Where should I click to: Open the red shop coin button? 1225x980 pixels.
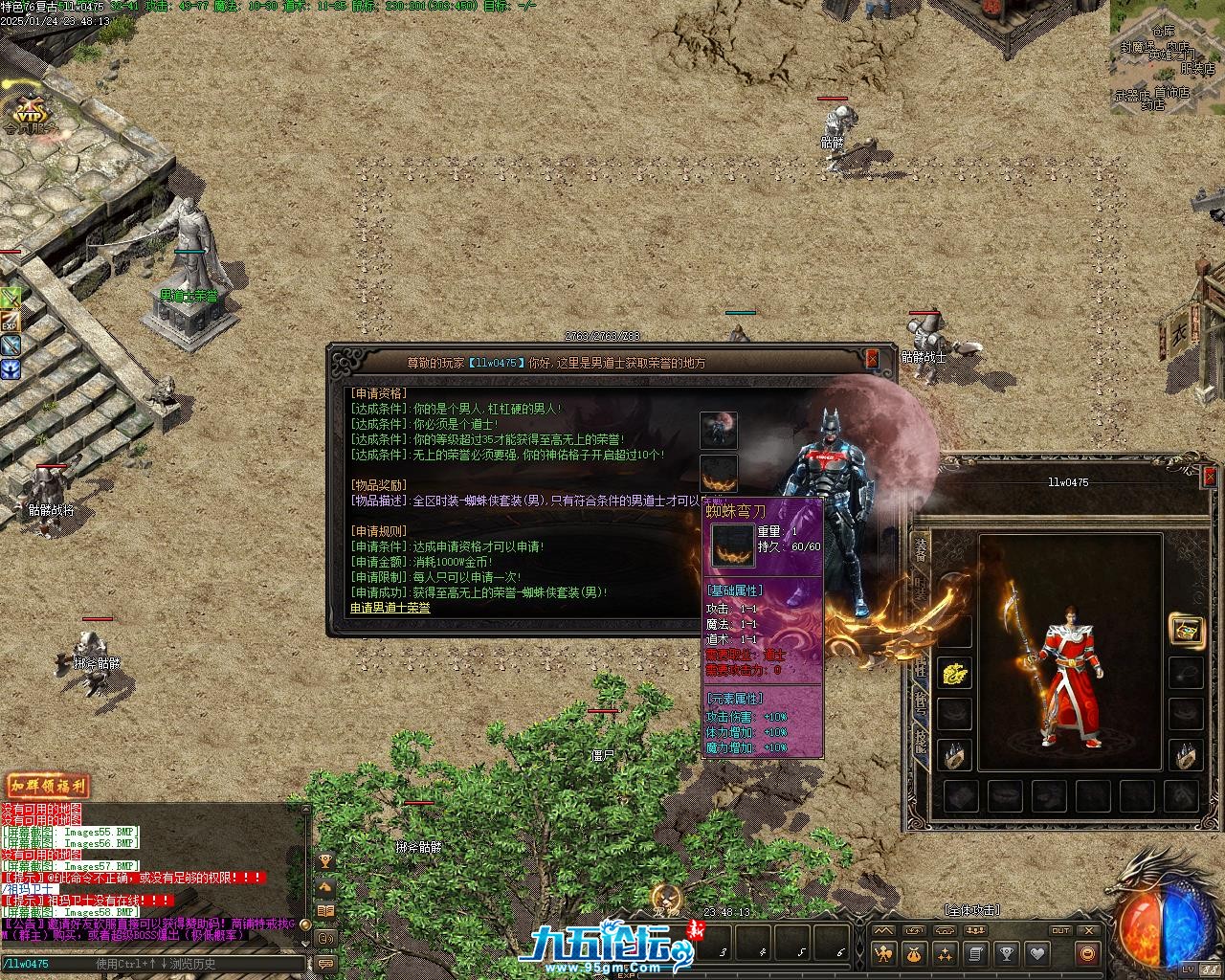(x=1086, y=953)
